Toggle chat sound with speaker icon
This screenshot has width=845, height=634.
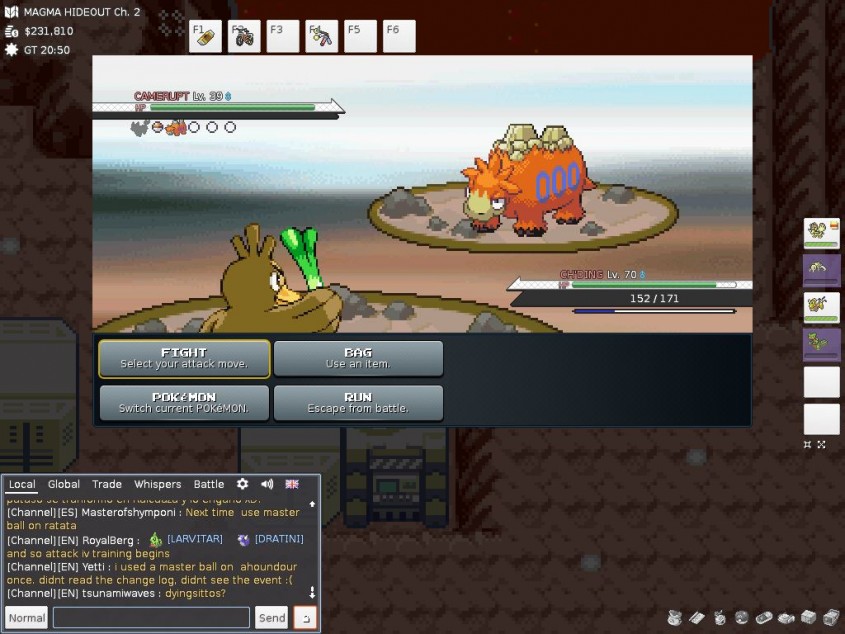pos(267,484)
